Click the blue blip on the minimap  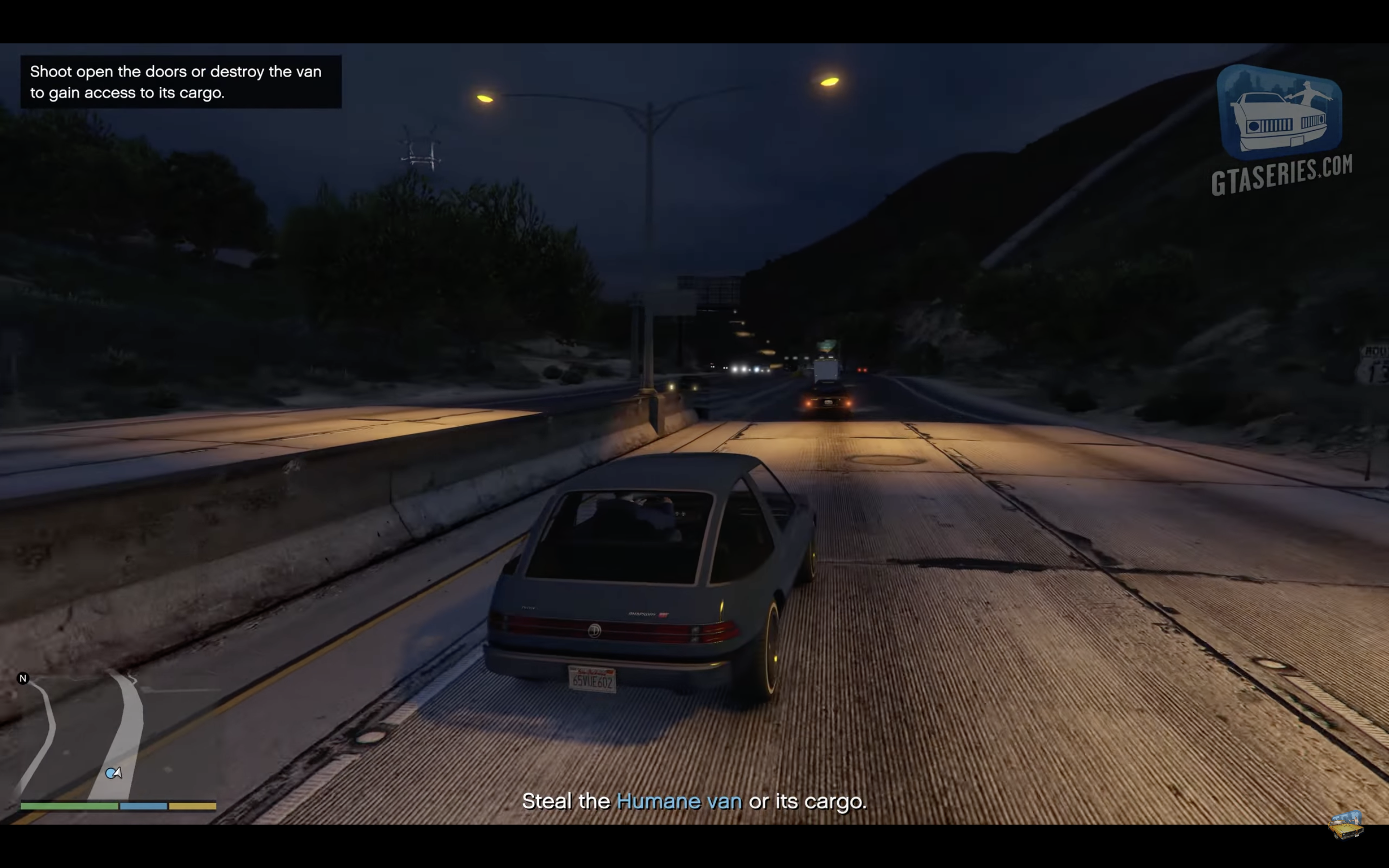click(x=111, y=774)
